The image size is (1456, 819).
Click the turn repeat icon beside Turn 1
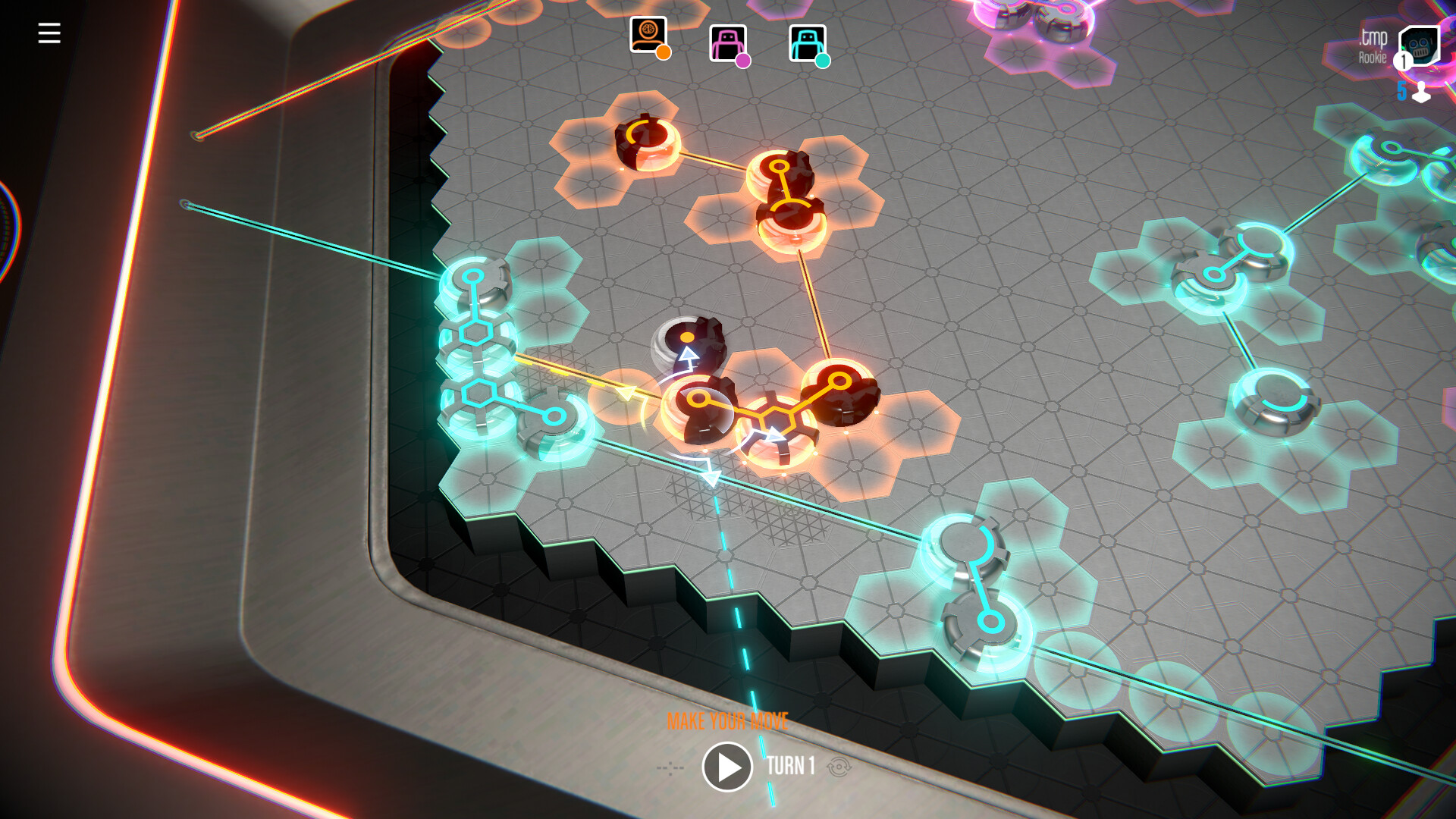click(x=837, y=767)
